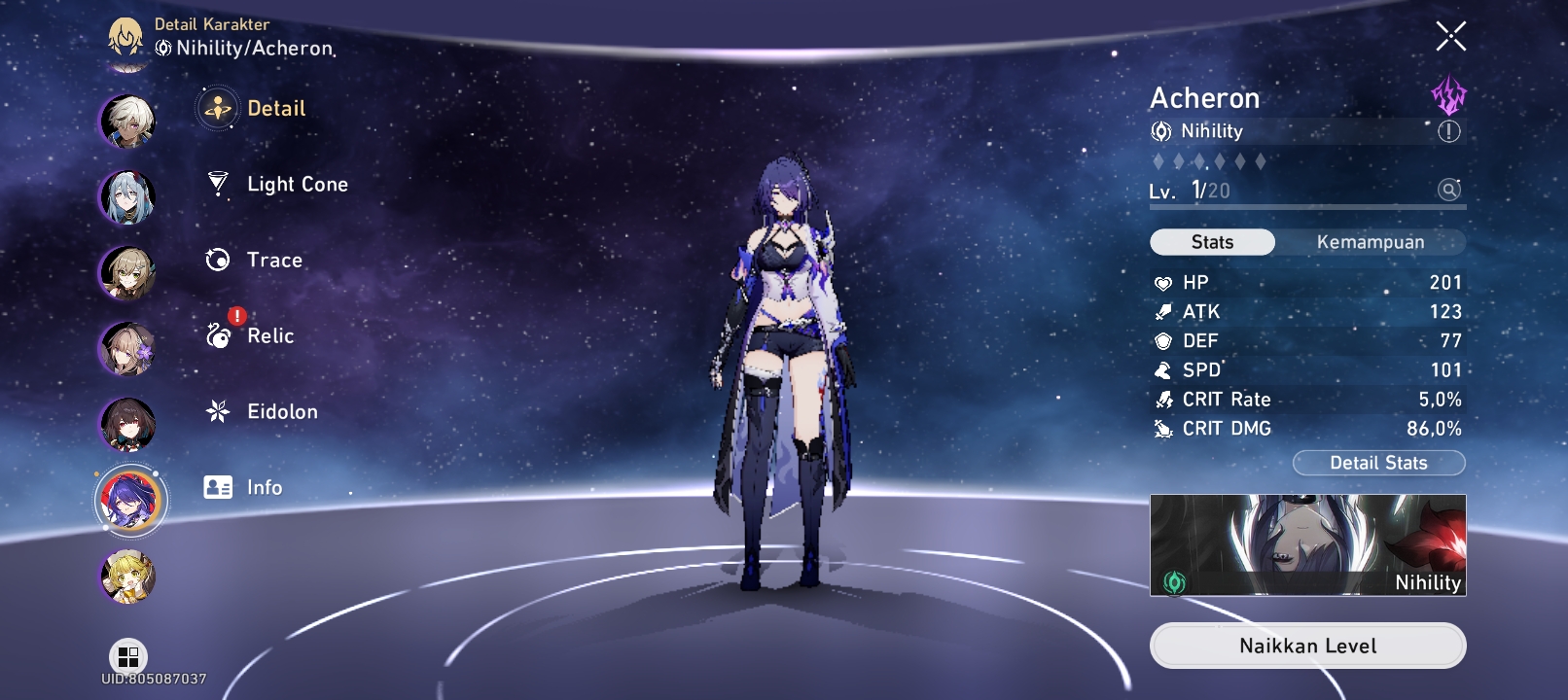Click the Nihility path emblem beside the class label
This screenshot has width=1568, height=700.
tap(1159, 130)
